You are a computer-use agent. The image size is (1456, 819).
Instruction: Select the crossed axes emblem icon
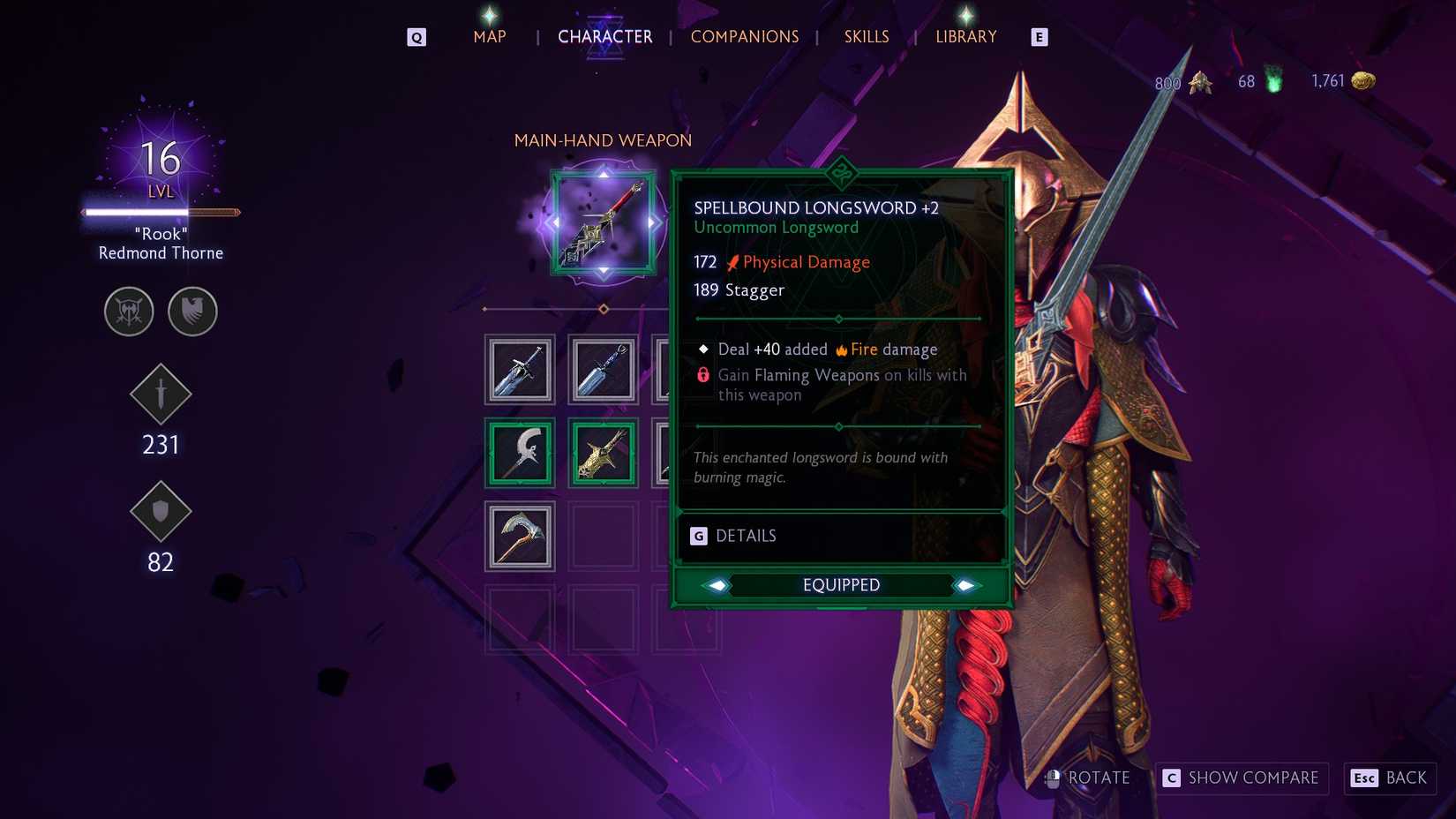[x=128, y=312]
